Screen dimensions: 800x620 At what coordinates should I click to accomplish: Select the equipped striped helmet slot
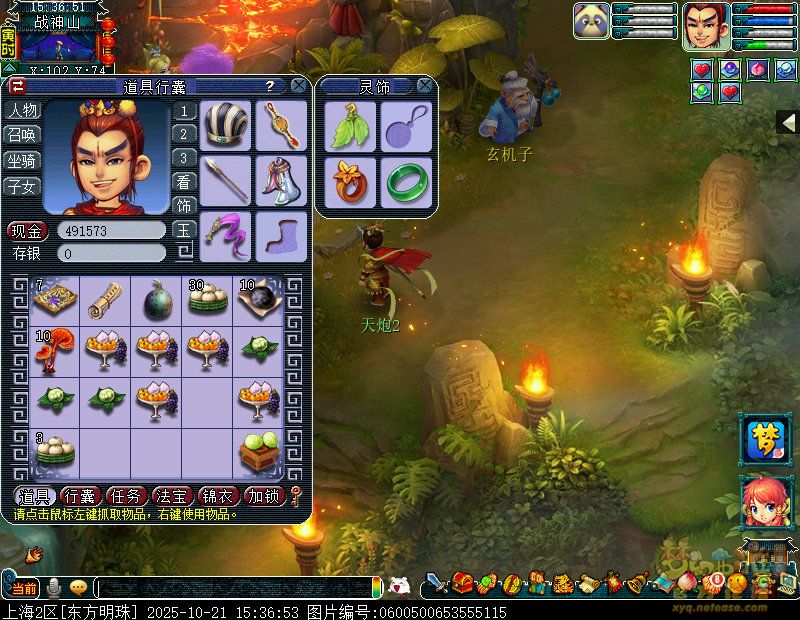pos(226,124)
